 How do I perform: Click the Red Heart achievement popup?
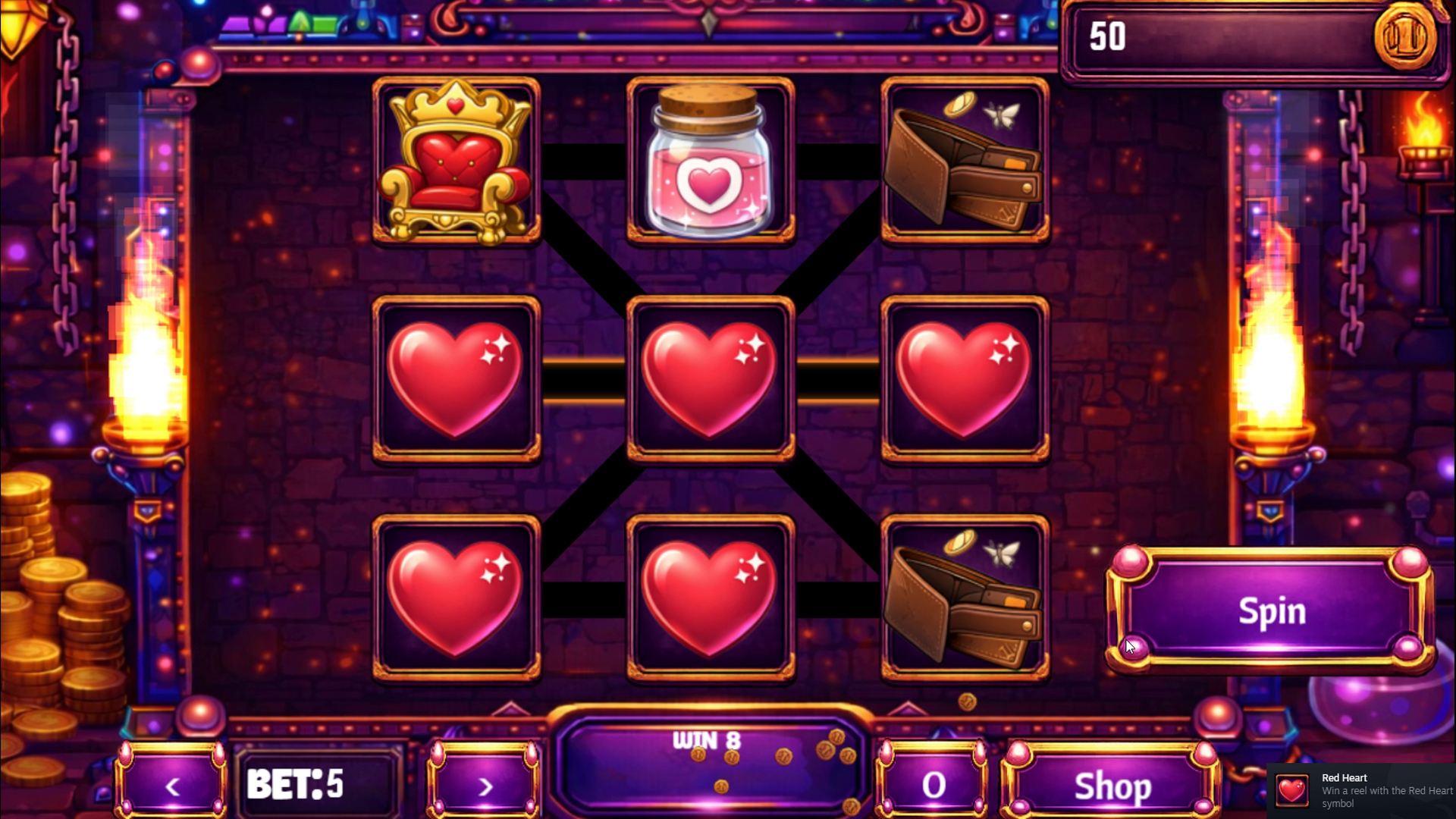tap(1365, 790)
